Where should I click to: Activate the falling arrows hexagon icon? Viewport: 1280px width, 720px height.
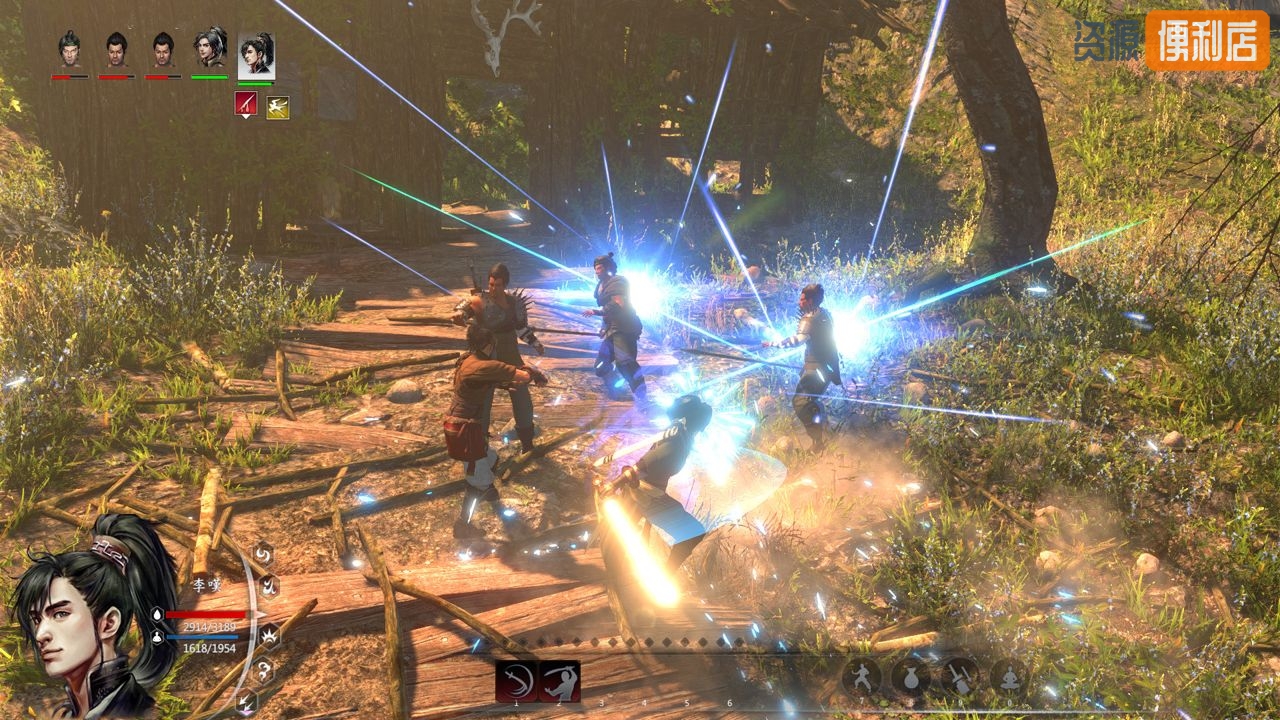pos(246,701)
